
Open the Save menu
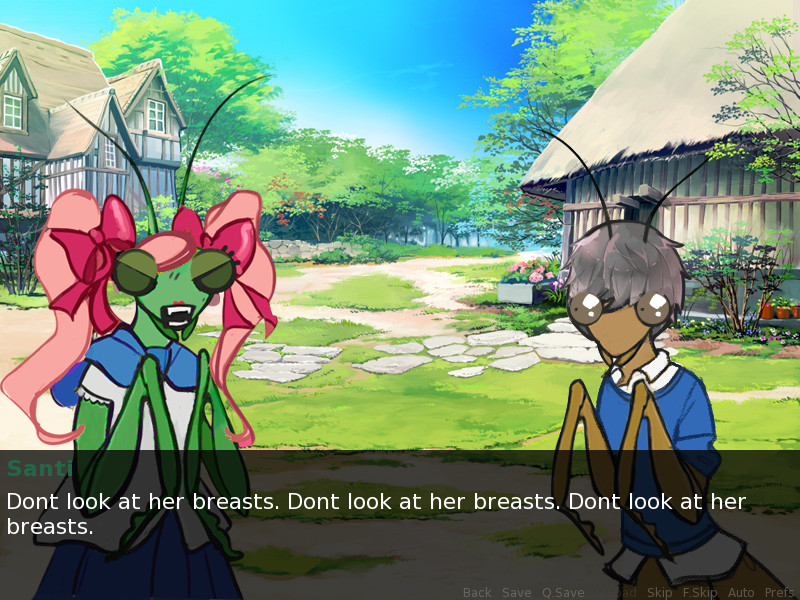tap(516, 592)
